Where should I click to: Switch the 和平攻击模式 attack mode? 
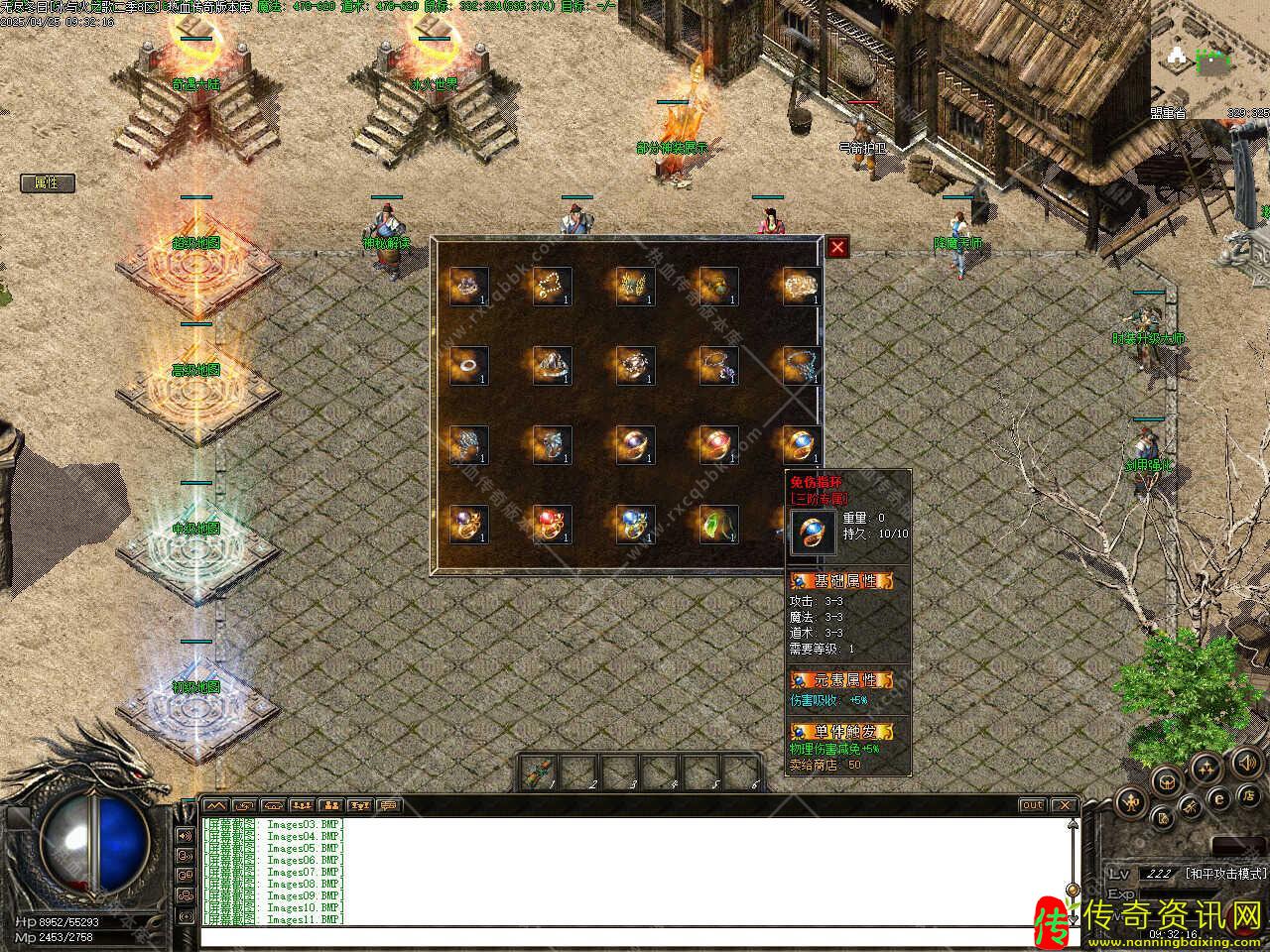1224,874
